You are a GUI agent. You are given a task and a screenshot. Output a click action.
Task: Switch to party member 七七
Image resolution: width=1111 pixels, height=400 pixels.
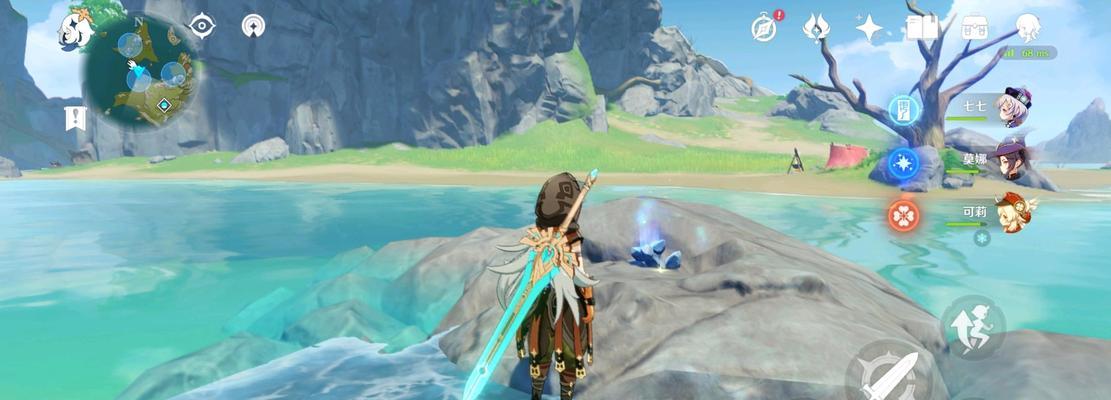[x=1010, y=106]
